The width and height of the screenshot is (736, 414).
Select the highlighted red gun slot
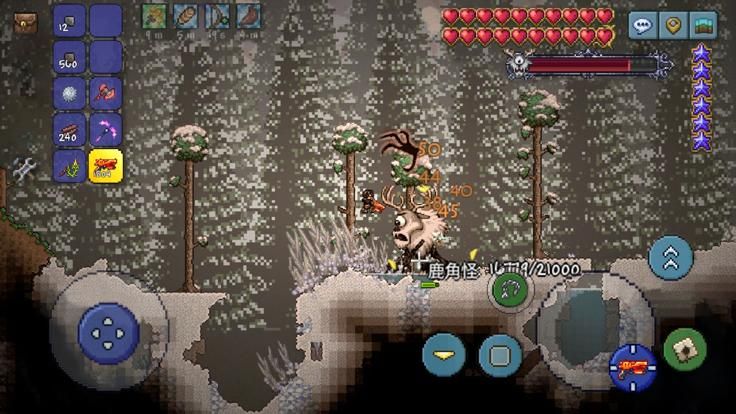pos(105,165)
